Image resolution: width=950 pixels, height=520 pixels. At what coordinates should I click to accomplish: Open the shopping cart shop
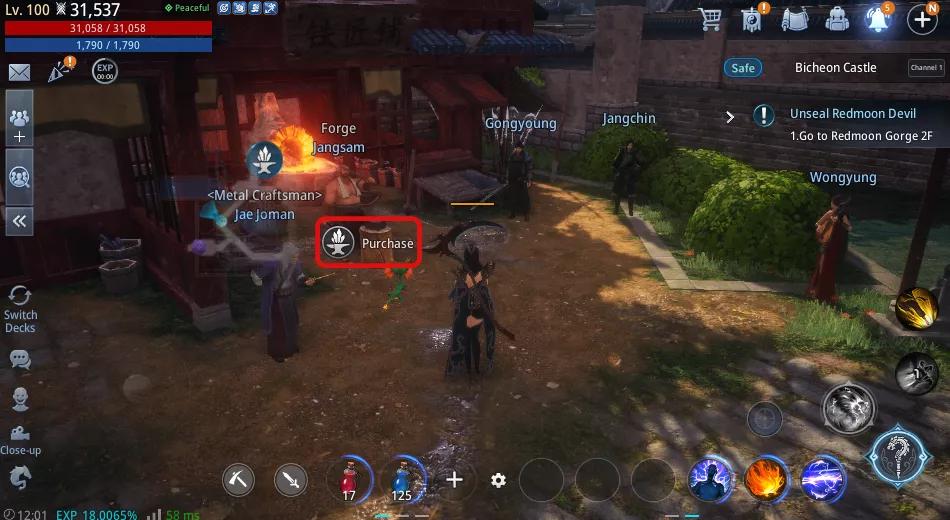[x=711, y=19]
